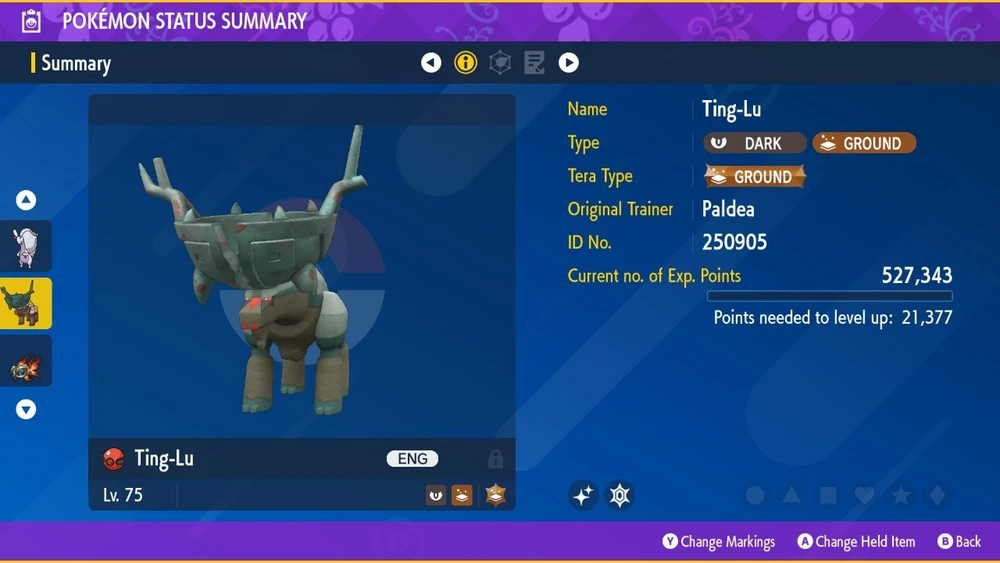This screenshot has height=563, width=1000.
Task: Click the Ground Tera Type badge
Action: point(755,177)
